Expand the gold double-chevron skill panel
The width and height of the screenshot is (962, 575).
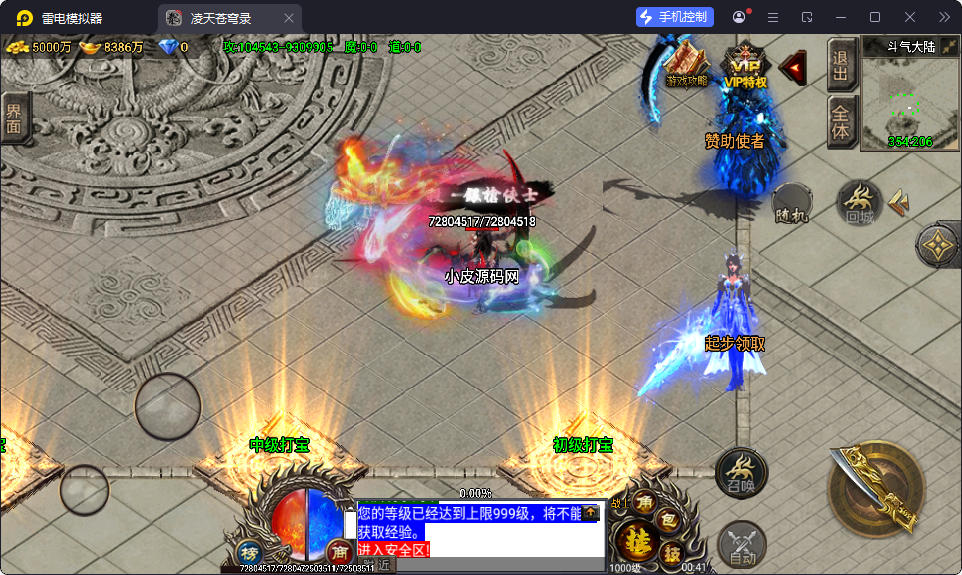[x=899, y=202]
